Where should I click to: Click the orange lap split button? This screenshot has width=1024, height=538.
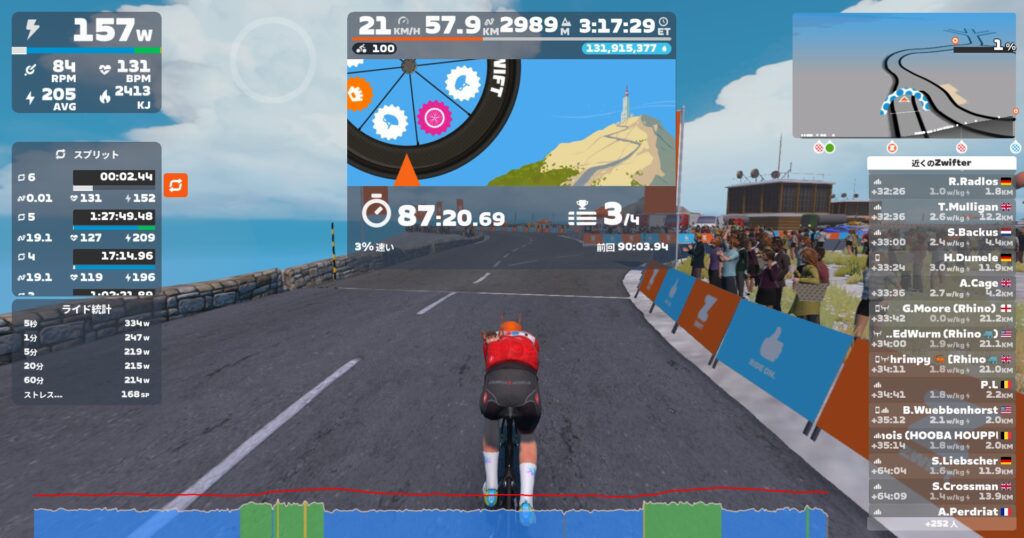(x=176, y=185)
